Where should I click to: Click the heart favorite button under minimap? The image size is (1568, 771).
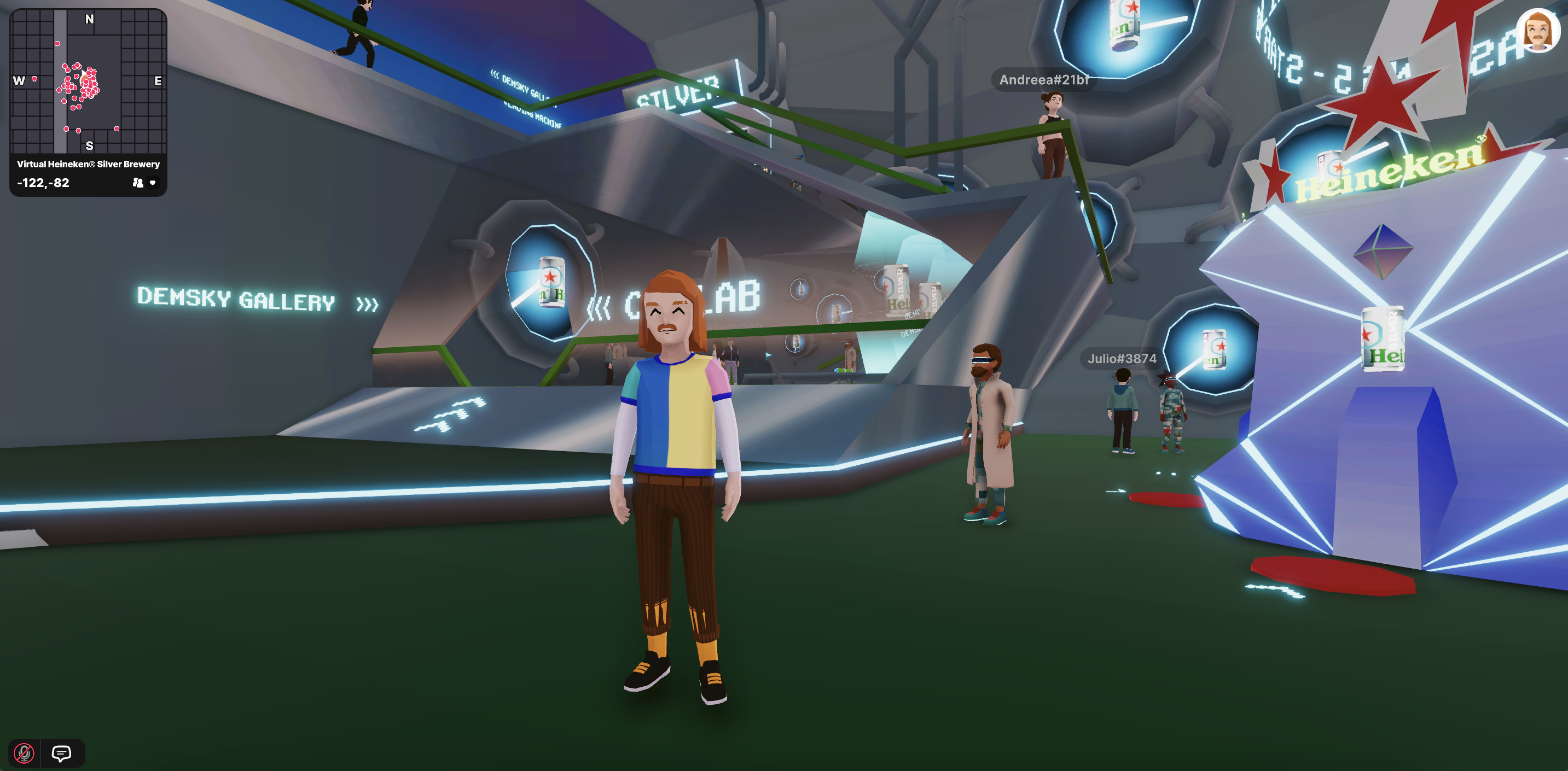(x=153, y=183)
